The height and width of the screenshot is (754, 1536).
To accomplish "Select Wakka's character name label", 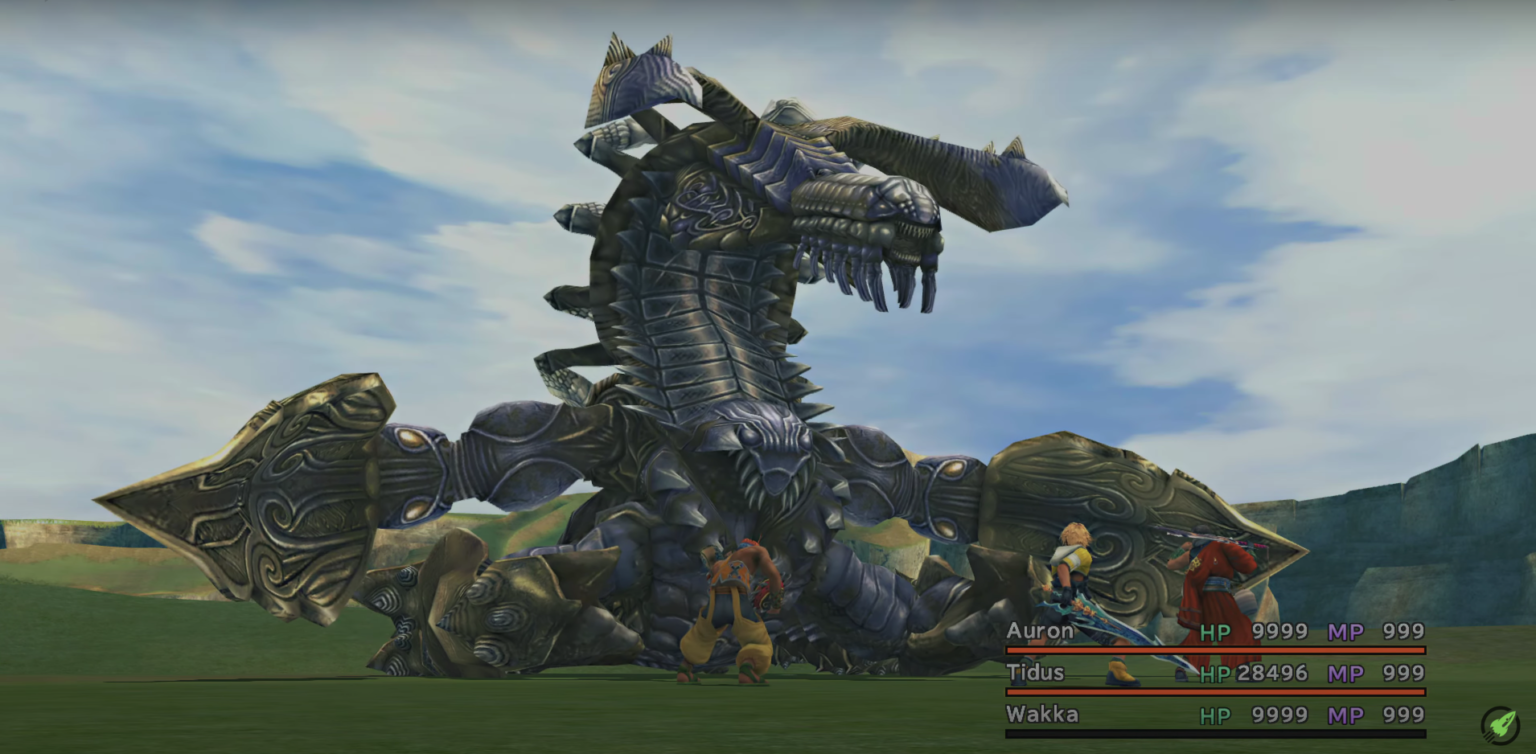I will pyautogui.click(x=1043, y=715).
